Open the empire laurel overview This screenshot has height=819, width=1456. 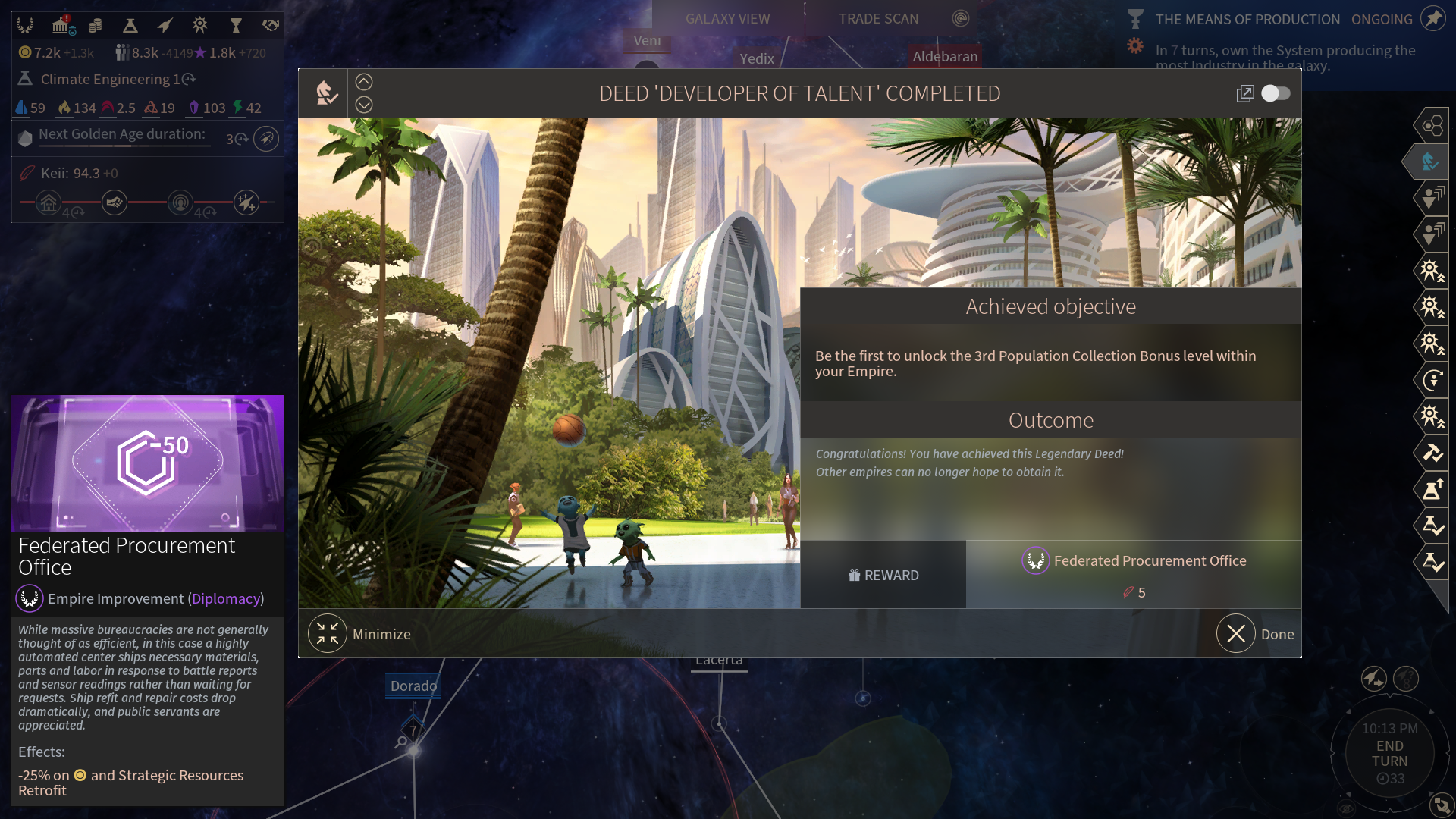(x=25, y=26)
